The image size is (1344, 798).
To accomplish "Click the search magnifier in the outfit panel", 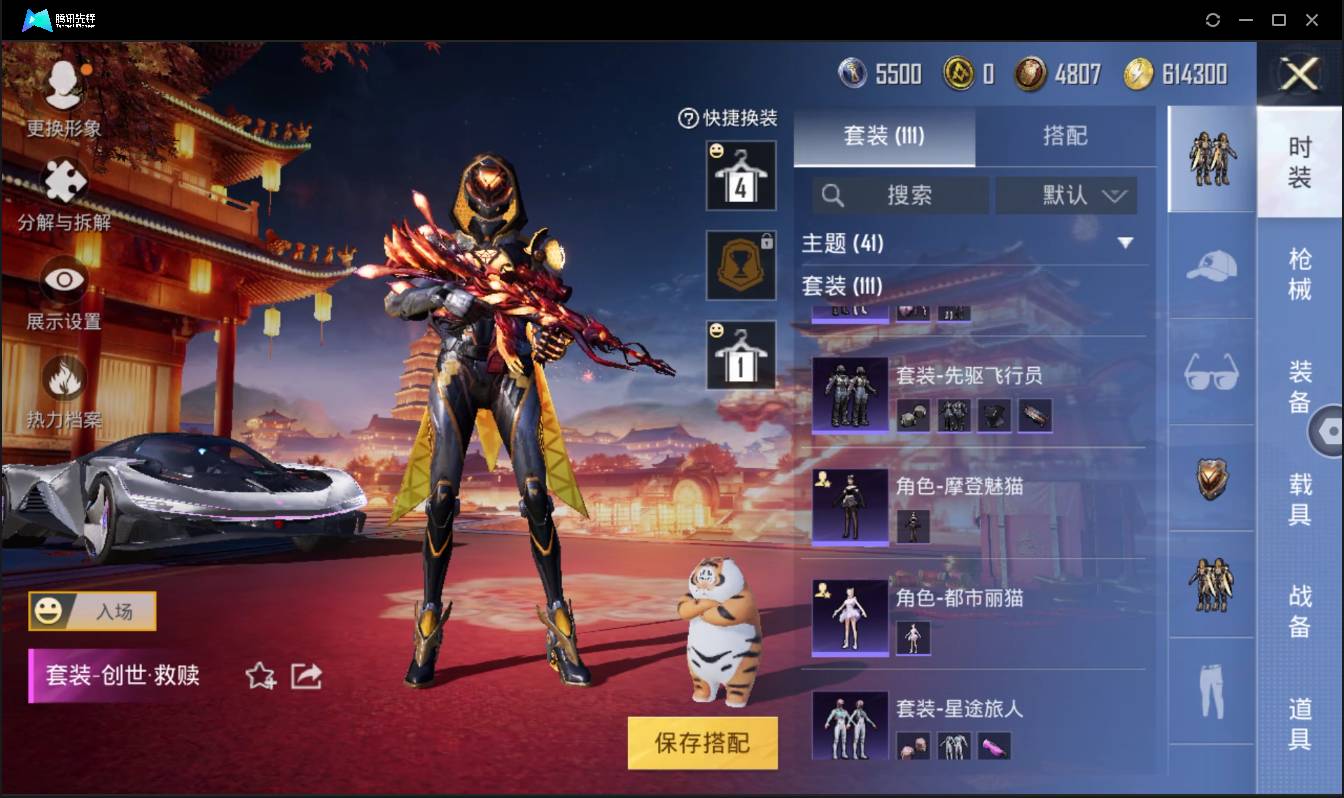I will [x=833, y=196].
